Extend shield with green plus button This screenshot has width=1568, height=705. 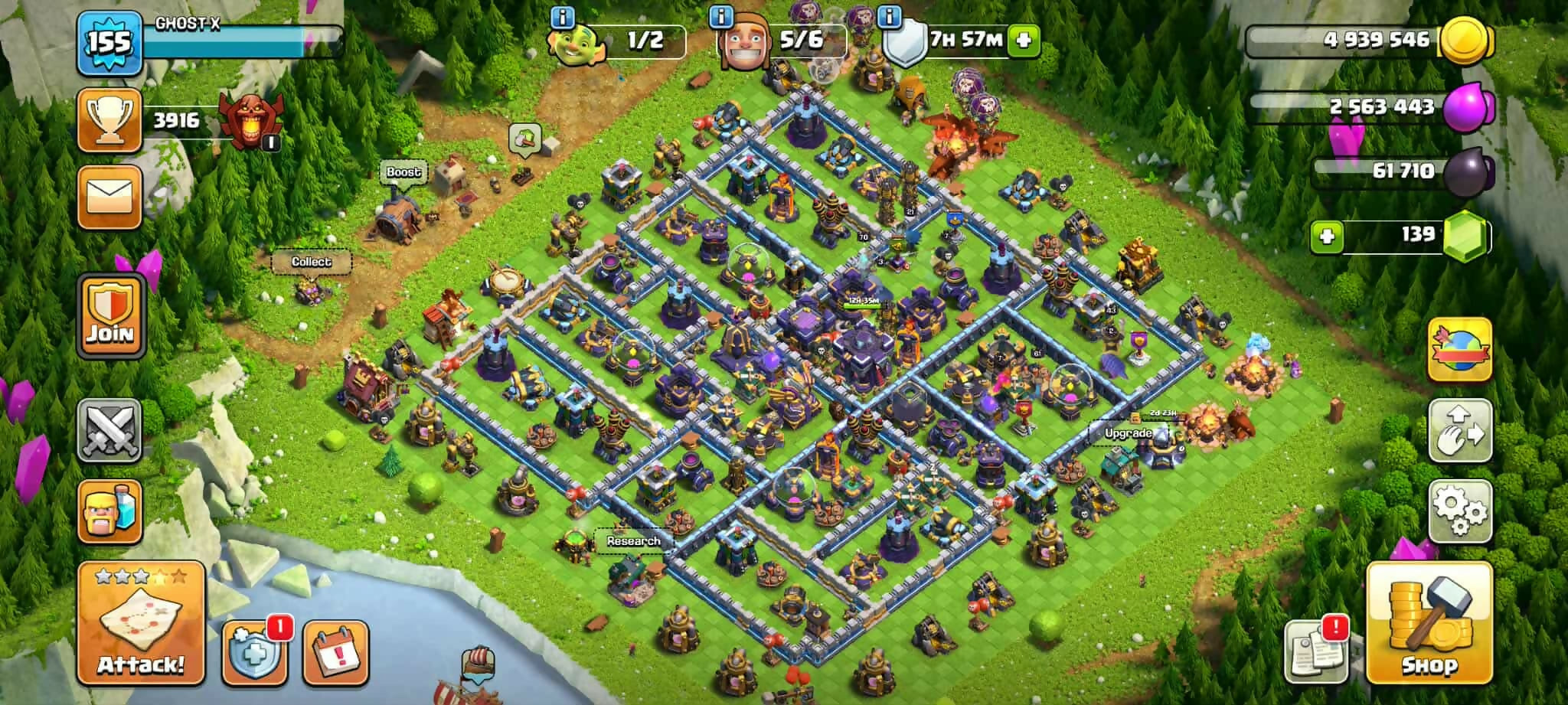point(1024,40)
